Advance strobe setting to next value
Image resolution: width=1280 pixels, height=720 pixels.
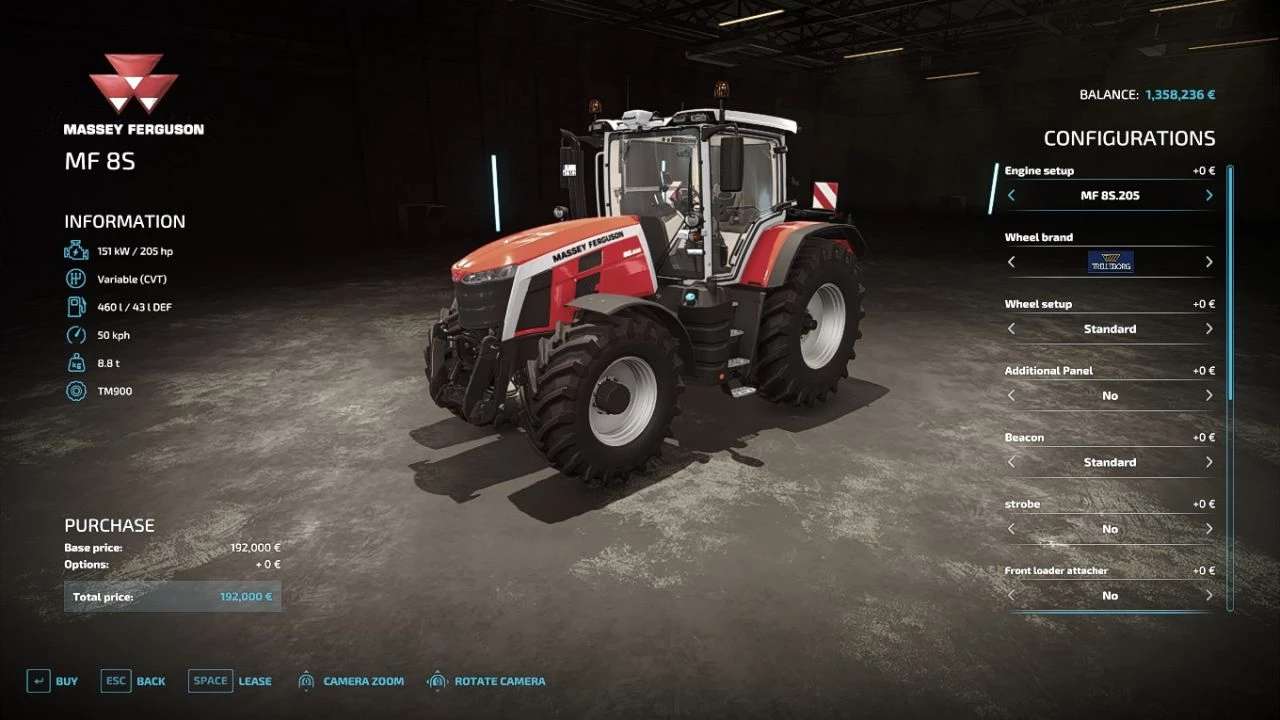point(1209,529)
